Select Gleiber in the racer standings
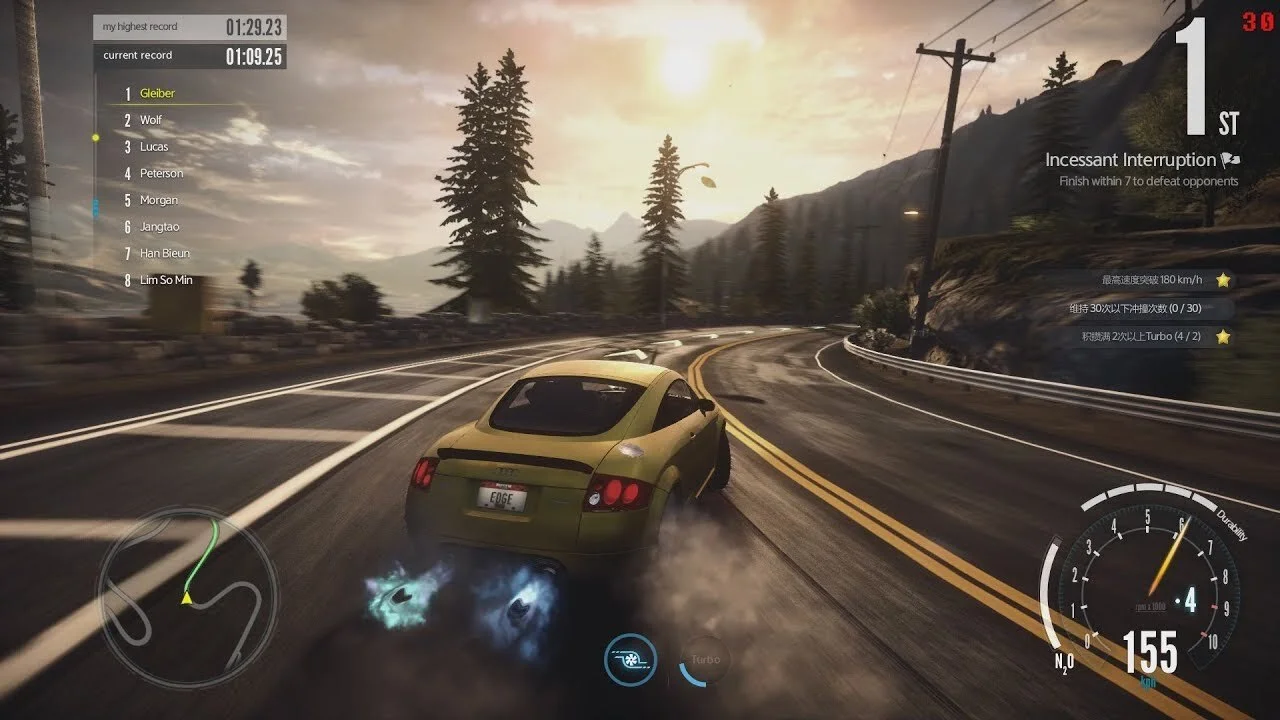1280x720 pixels. (x=157, y=94)
